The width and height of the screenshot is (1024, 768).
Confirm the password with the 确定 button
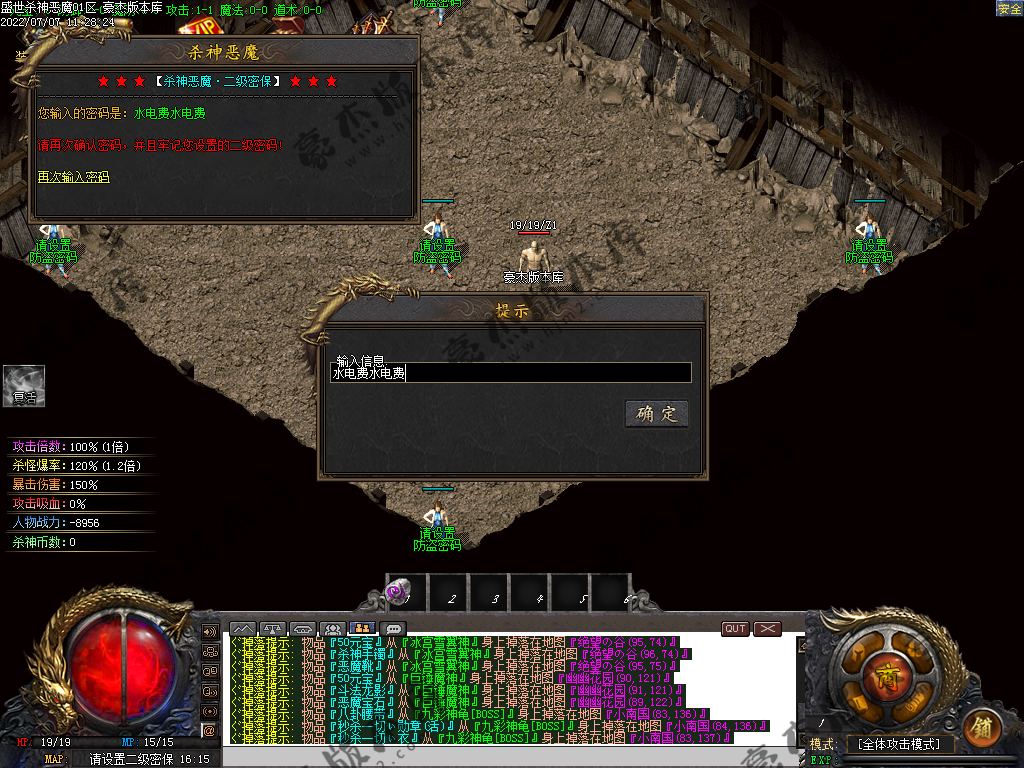click(x=657, y=414)
